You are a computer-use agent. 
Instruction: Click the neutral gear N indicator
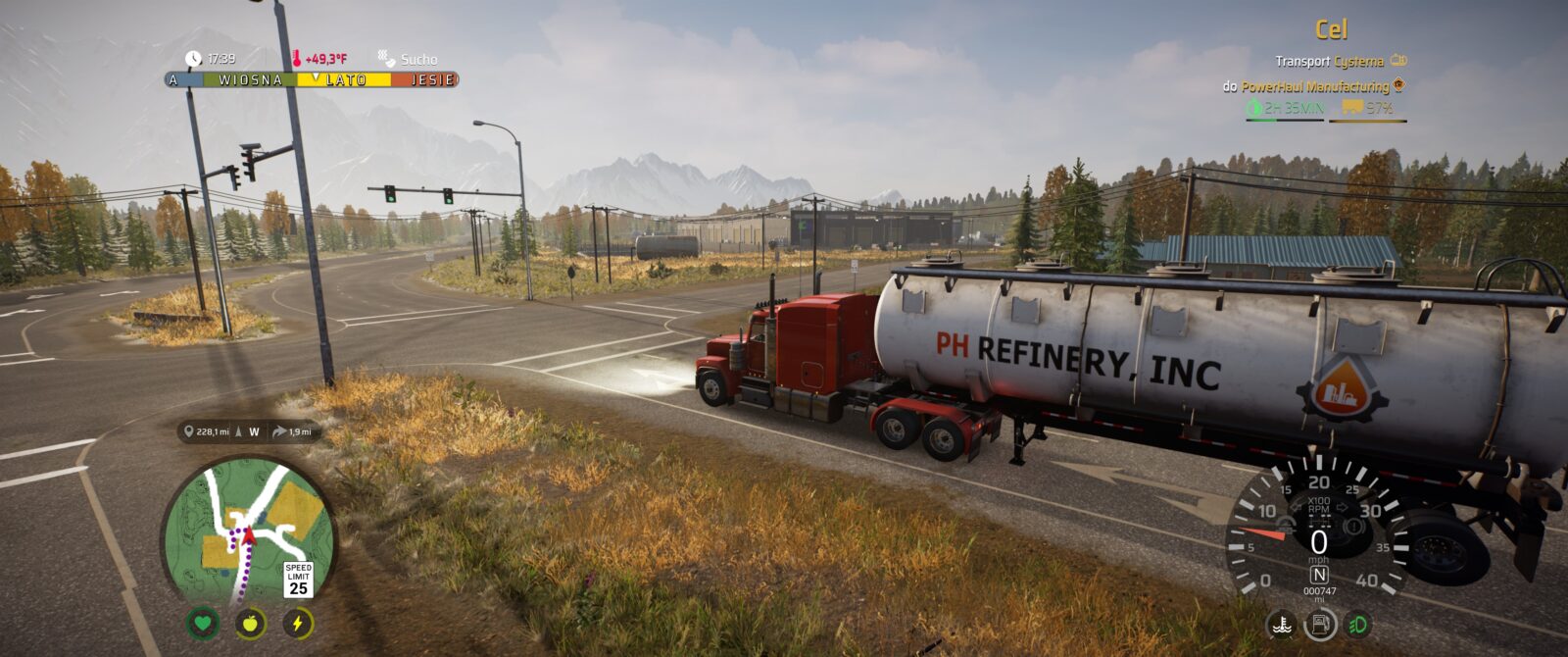tap(1319, 575)
